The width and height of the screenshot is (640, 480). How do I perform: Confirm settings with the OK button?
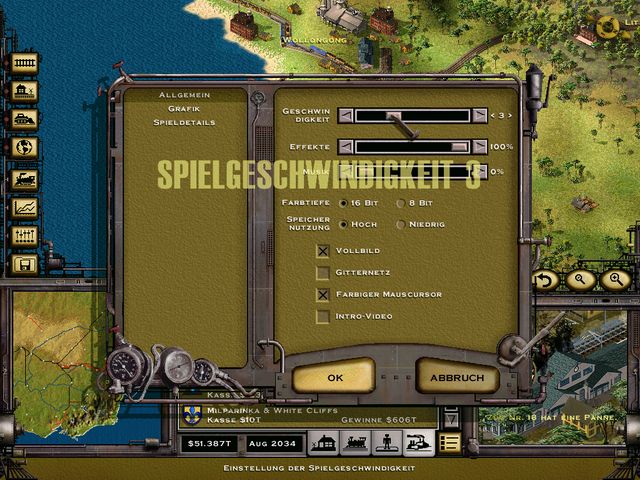coord(334,377)
